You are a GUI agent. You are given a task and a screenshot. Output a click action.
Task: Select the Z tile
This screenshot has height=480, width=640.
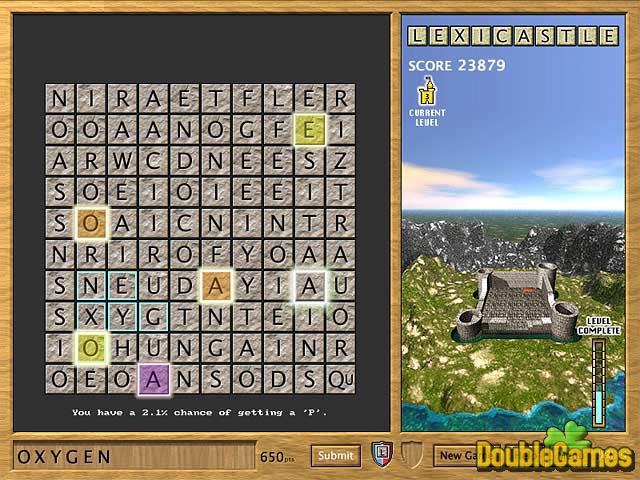coord(340,161)
